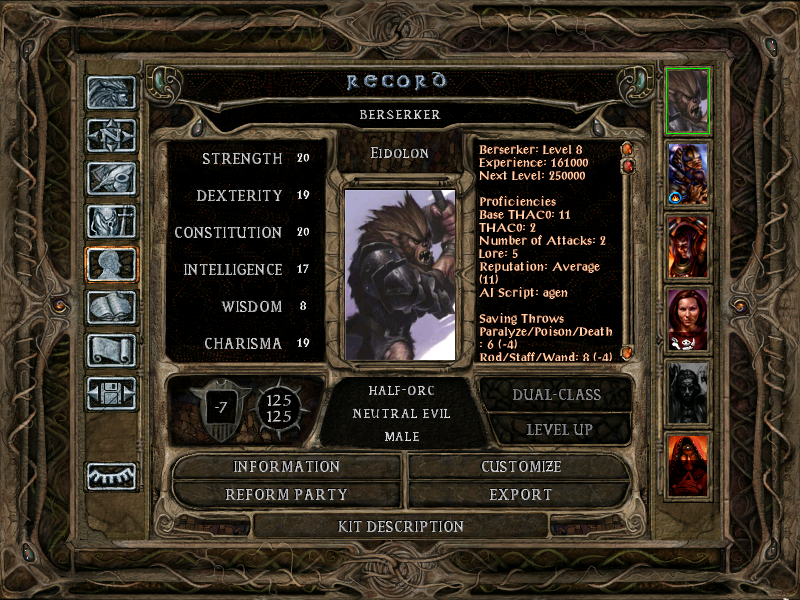The width and height of the screenshot is (800, 600).
Task: Rest the party with the closed eye icon
Action: 111,476
